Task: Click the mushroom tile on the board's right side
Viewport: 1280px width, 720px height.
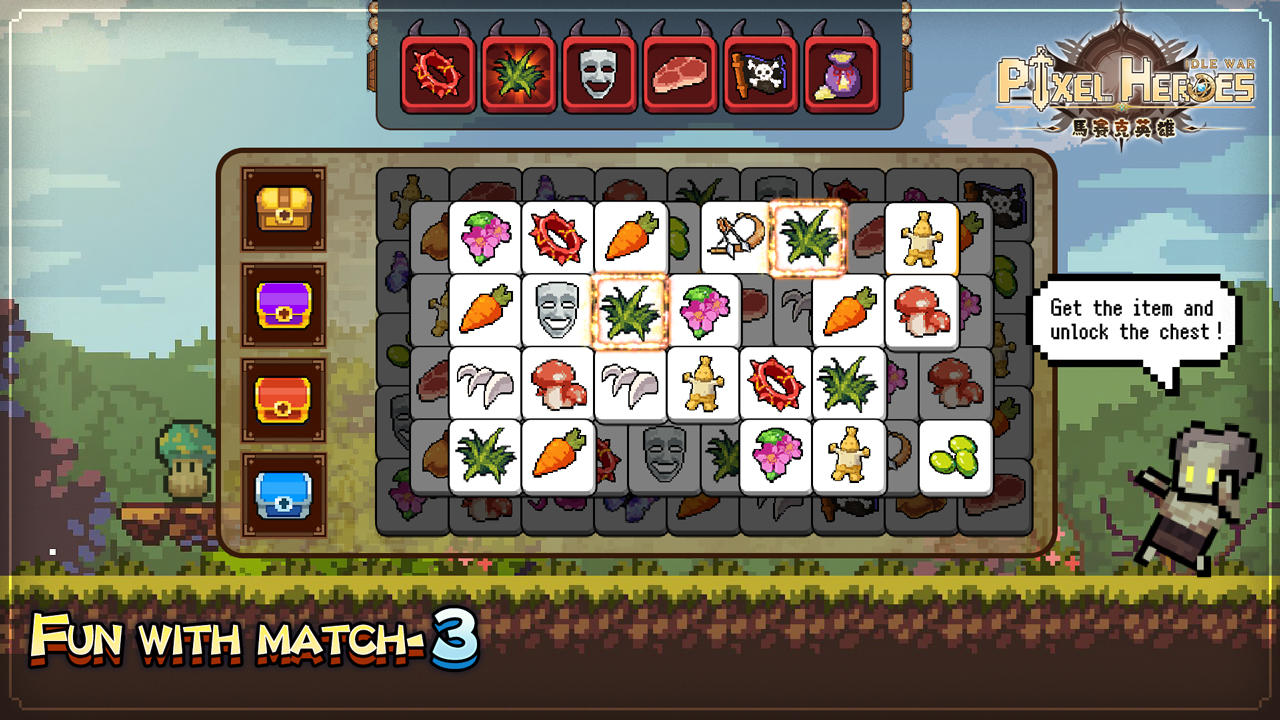Action: [920, 310]
